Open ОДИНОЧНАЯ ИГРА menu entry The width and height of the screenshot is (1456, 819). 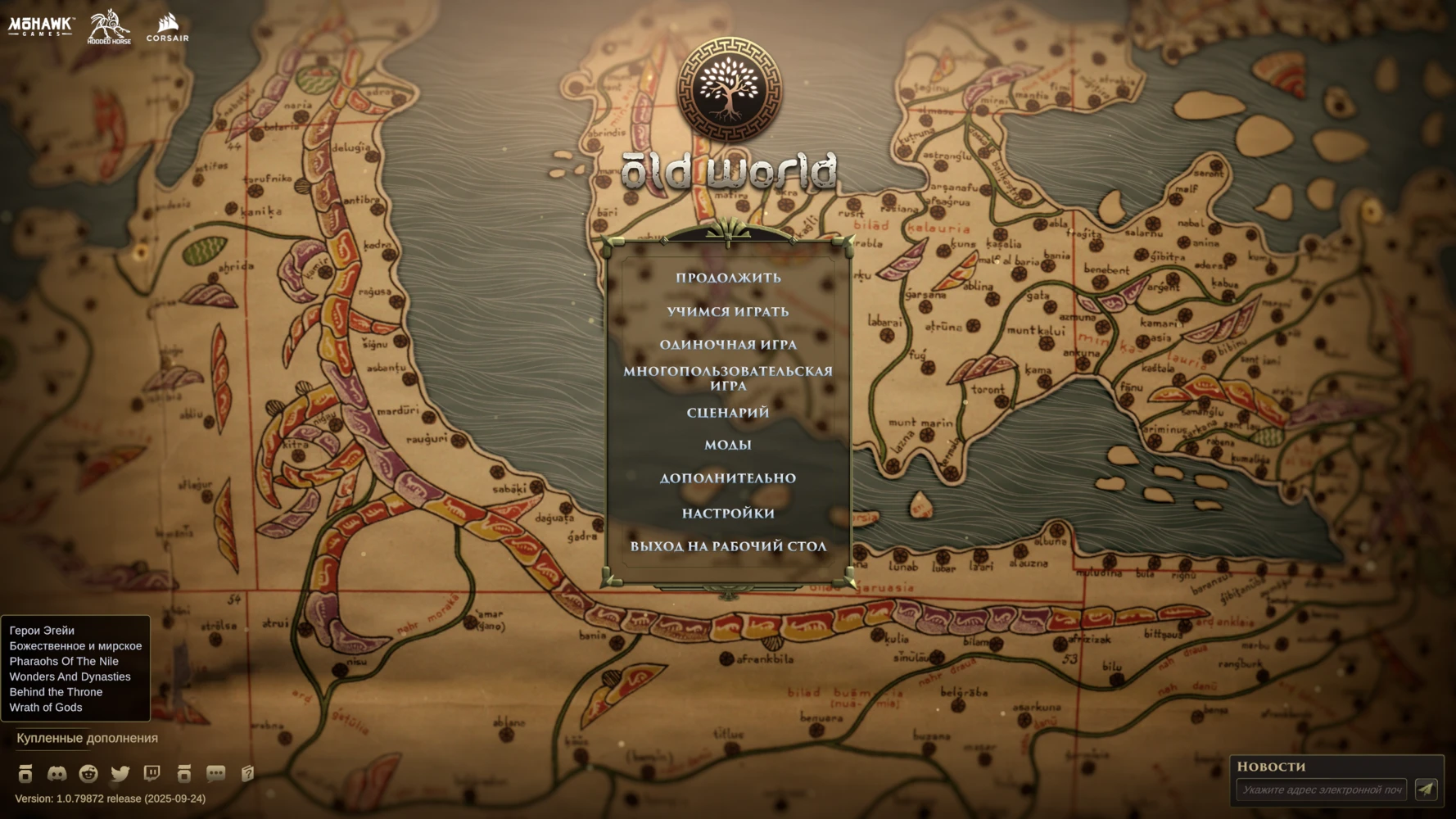(x=729, y=345)
